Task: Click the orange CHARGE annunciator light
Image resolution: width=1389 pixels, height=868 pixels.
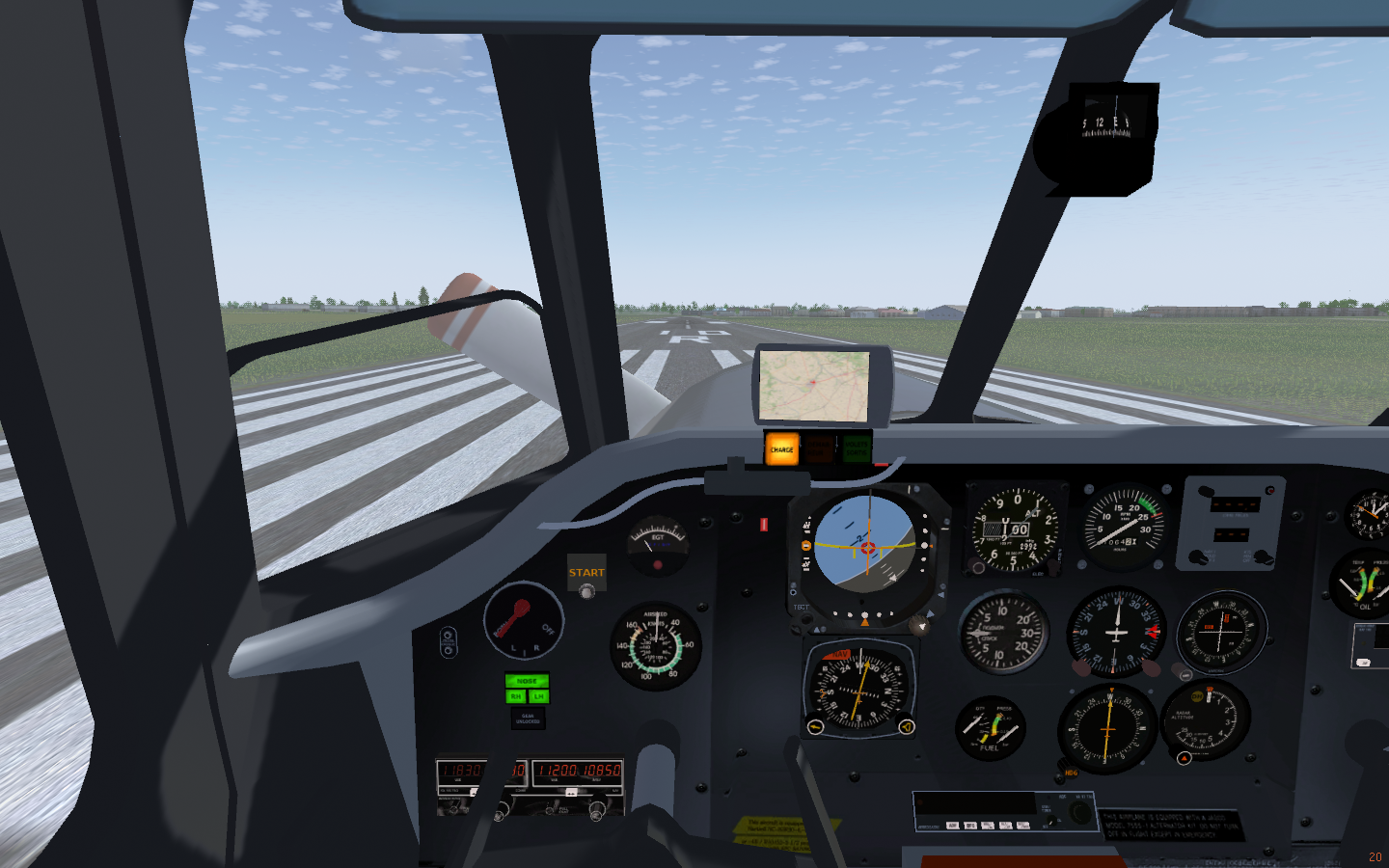Action: (781, 449)
